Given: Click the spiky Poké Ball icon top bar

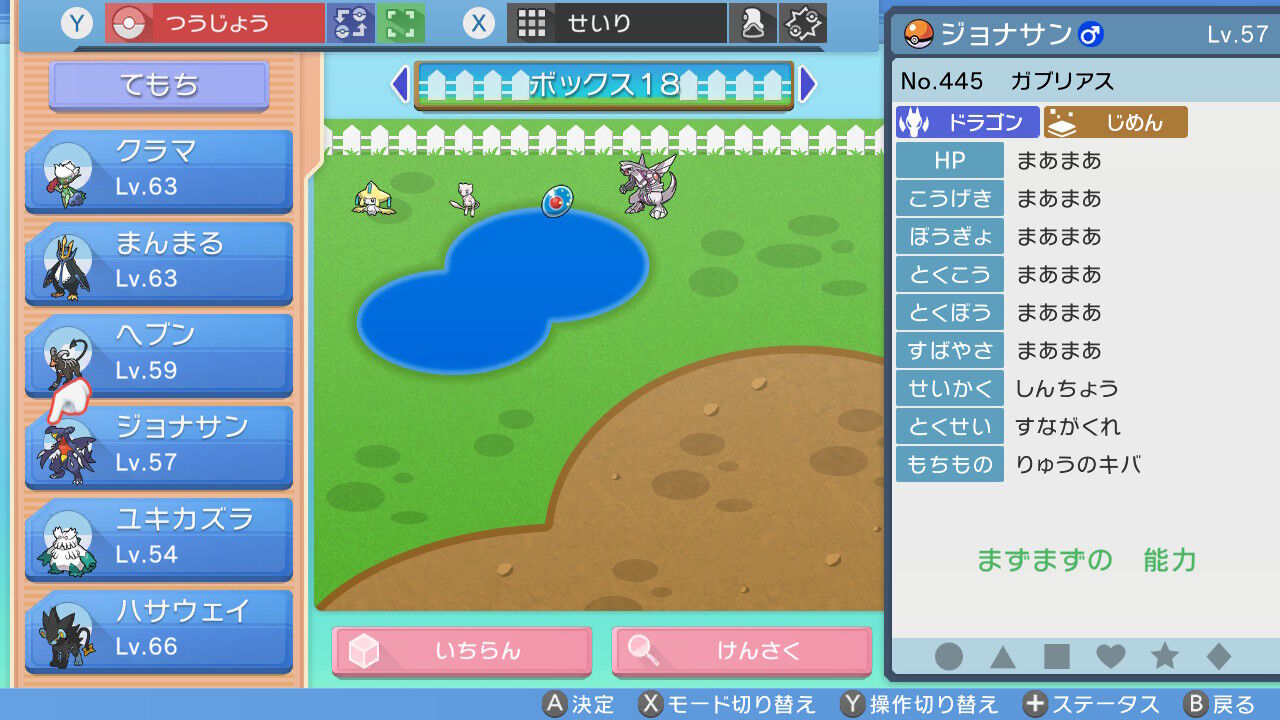Looking at the screenshot, I should click(x=803, y=22).
